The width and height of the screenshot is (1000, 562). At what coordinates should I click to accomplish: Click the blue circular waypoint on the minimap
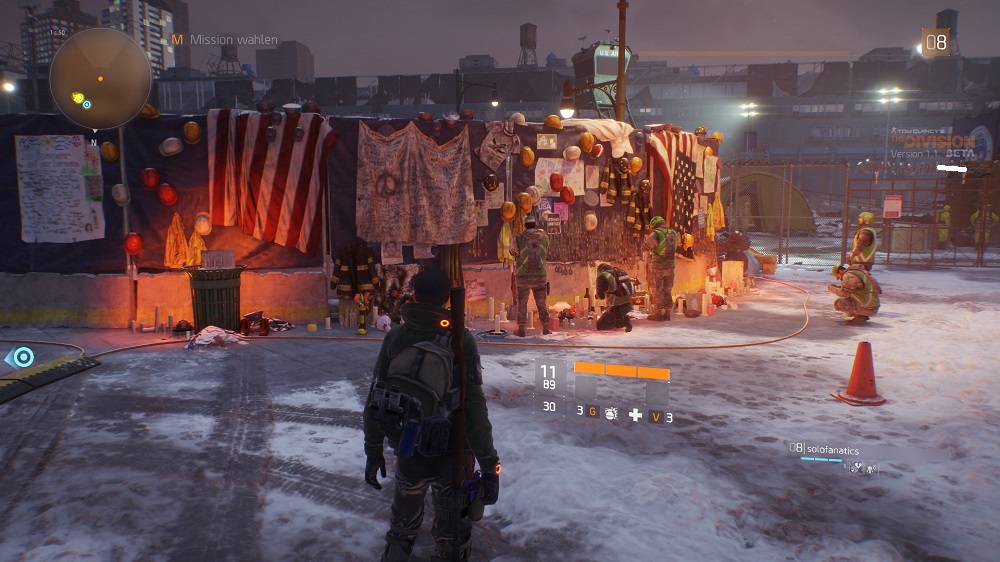click(87, 104)
